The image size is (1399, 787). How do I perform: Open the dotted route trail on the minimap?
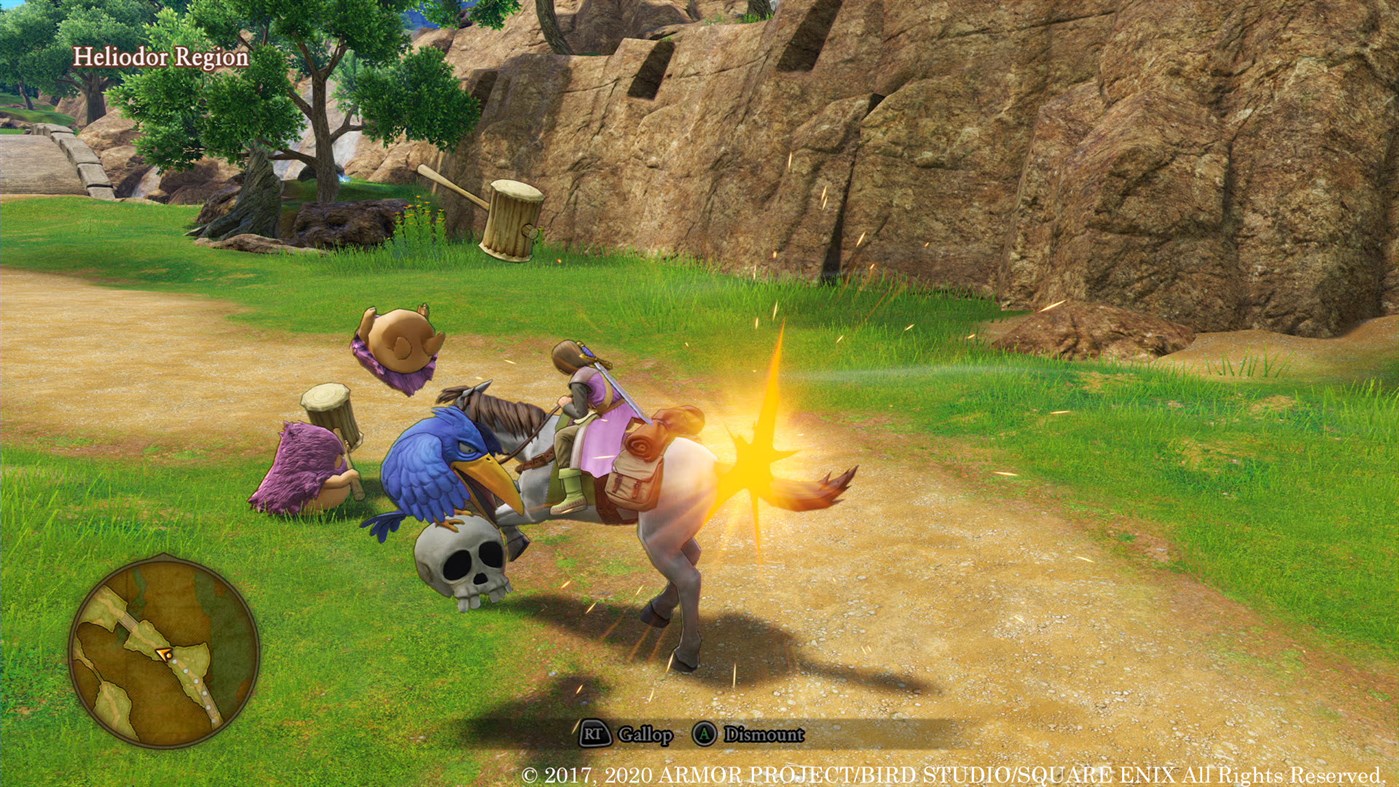tap(197, 683)
